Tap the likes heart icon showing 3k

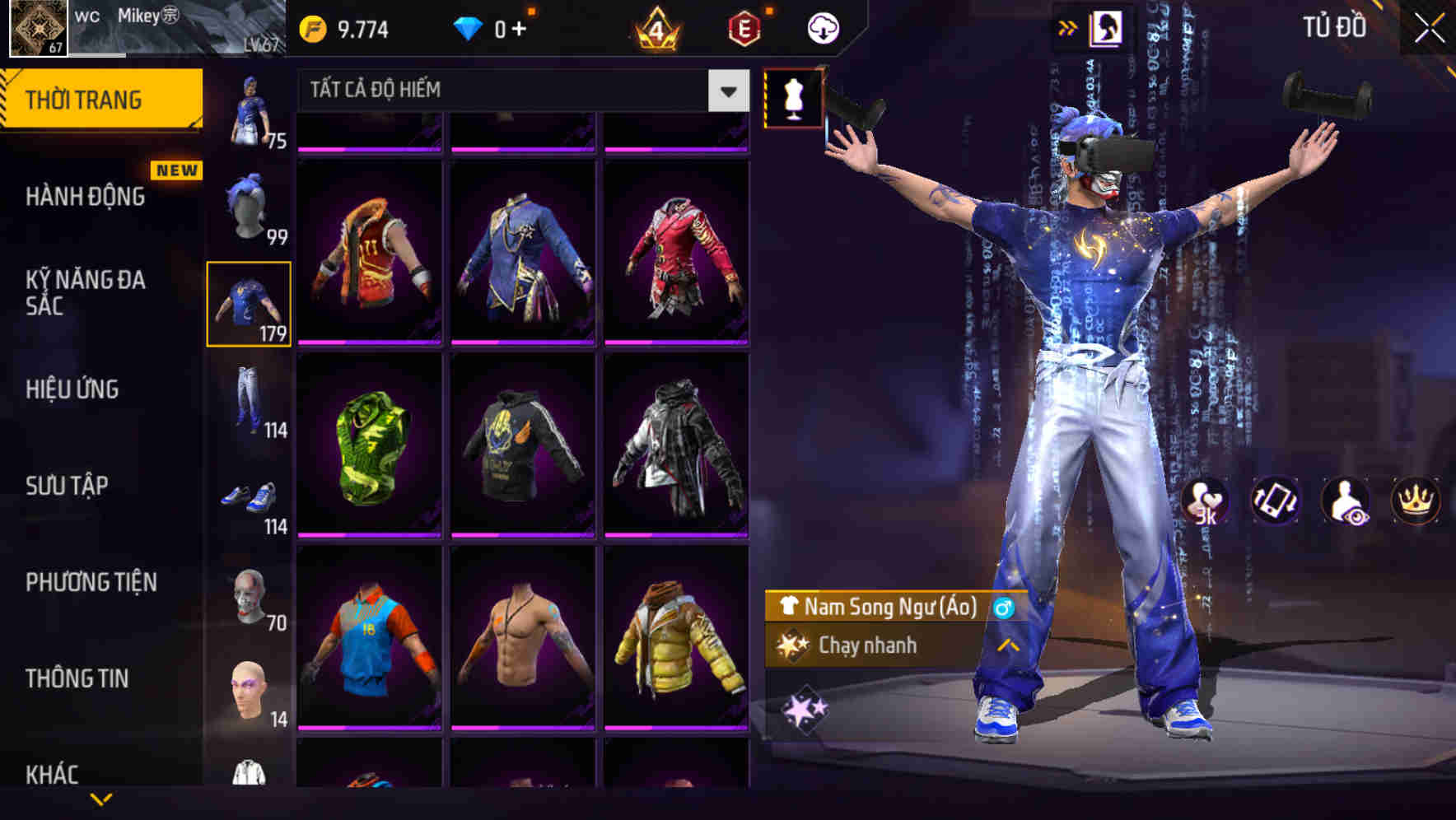tap(1206, 502)
